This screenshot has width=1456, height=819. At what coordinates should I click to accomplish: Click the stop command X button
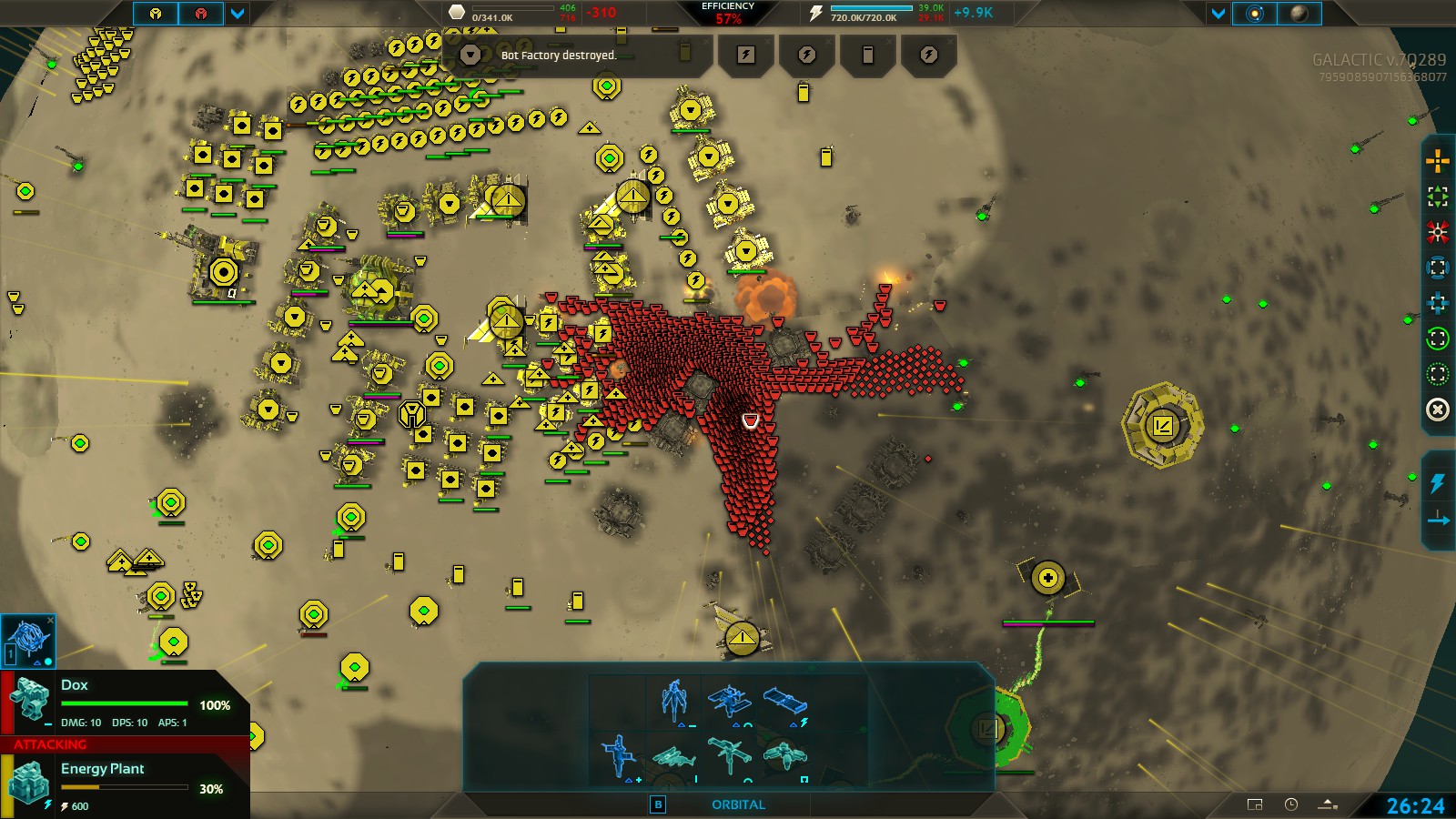pyautogui.click(x=1438, y=409)
